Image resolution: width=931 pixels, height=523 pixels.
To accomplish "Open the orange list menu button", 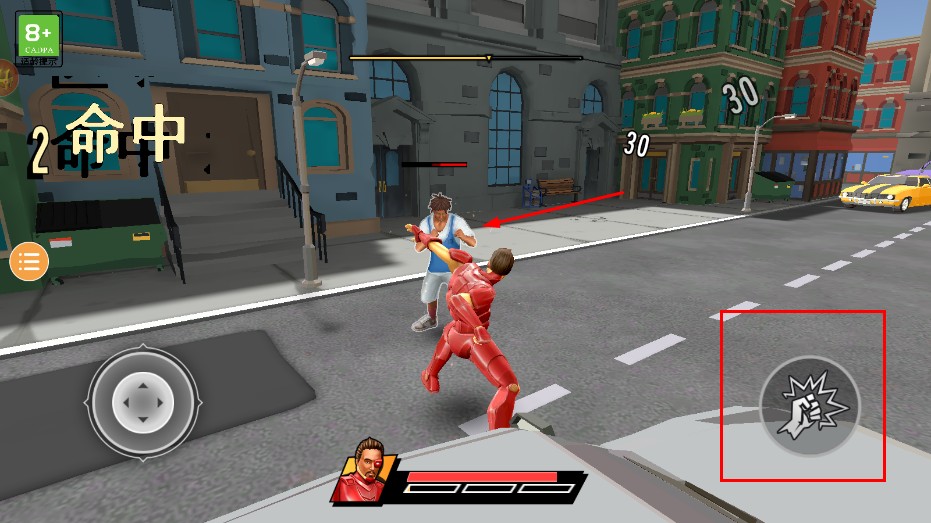I will [x=29, y=263].
